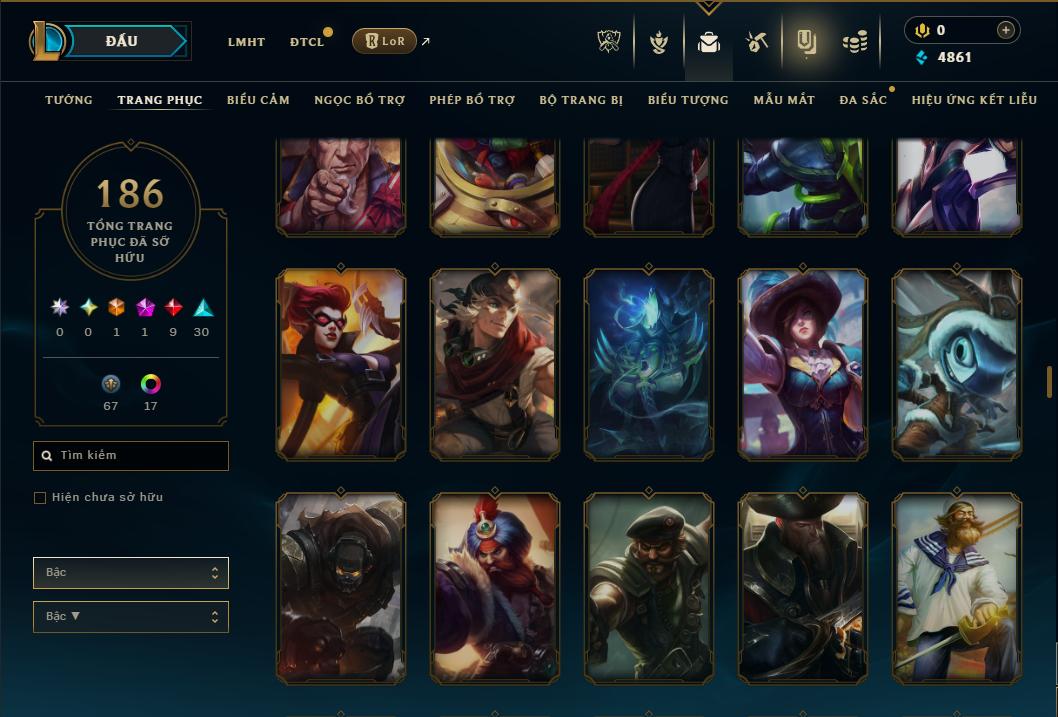
Task: Open the LMHT game section
Action: (246, 42)
